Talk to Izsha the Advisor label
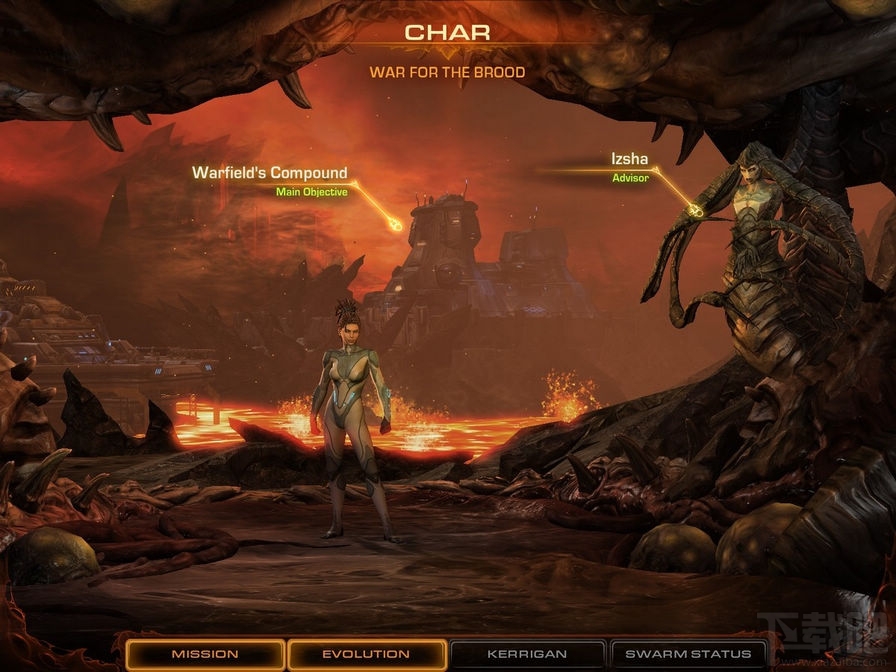 pos(630,160)
